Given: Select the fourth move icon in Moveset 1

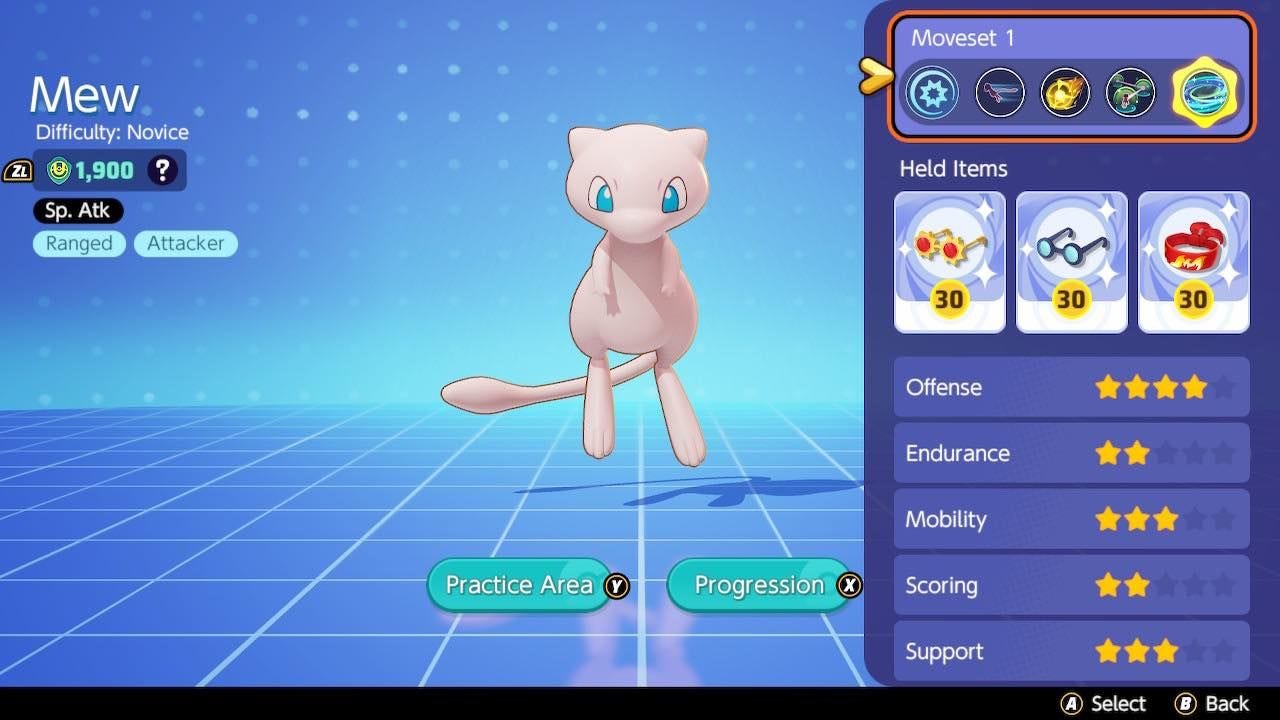Looking at the screenshot, I should coord(1130,92).
